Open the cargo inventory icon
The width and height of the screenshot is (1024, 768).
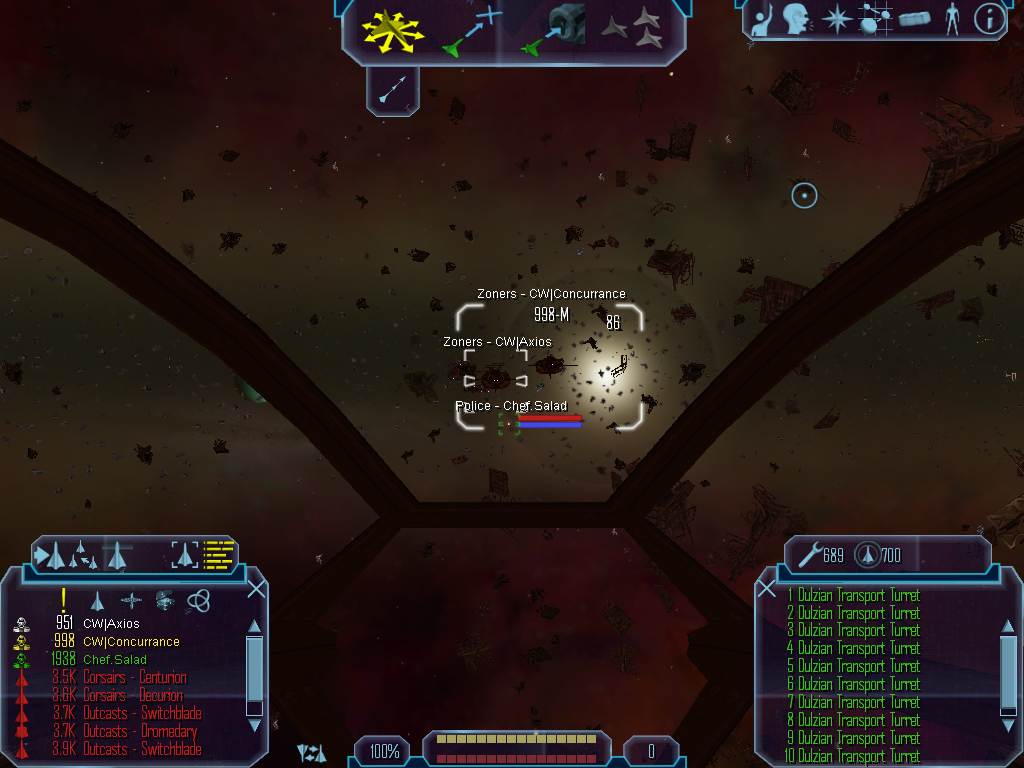click(x=914, y=19)
